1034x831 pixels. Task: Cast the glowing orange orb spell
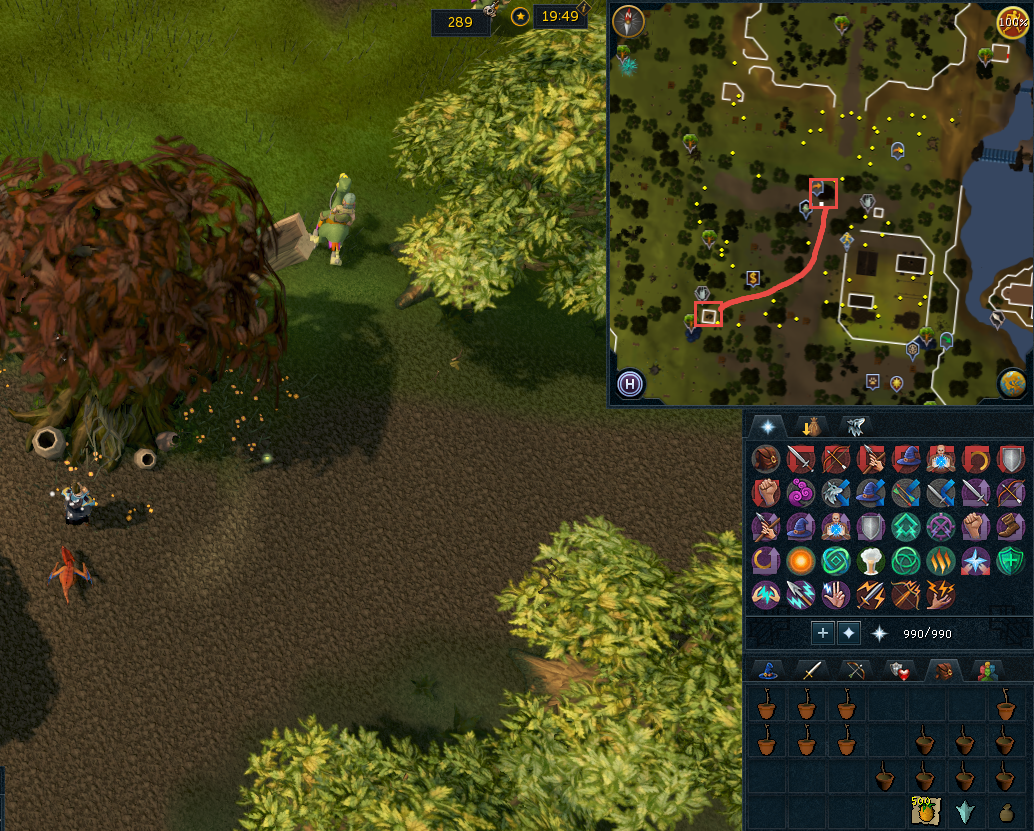(801, 560)
